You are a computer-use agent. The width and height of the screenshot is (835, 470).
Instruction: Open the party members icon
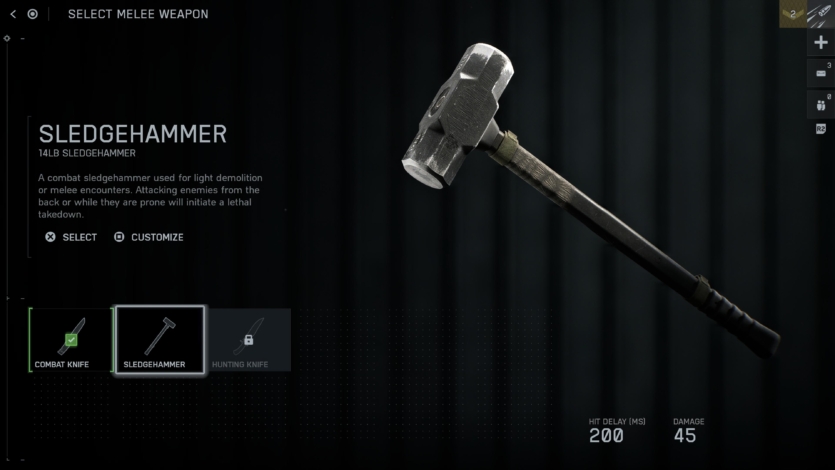click(821, 102)
